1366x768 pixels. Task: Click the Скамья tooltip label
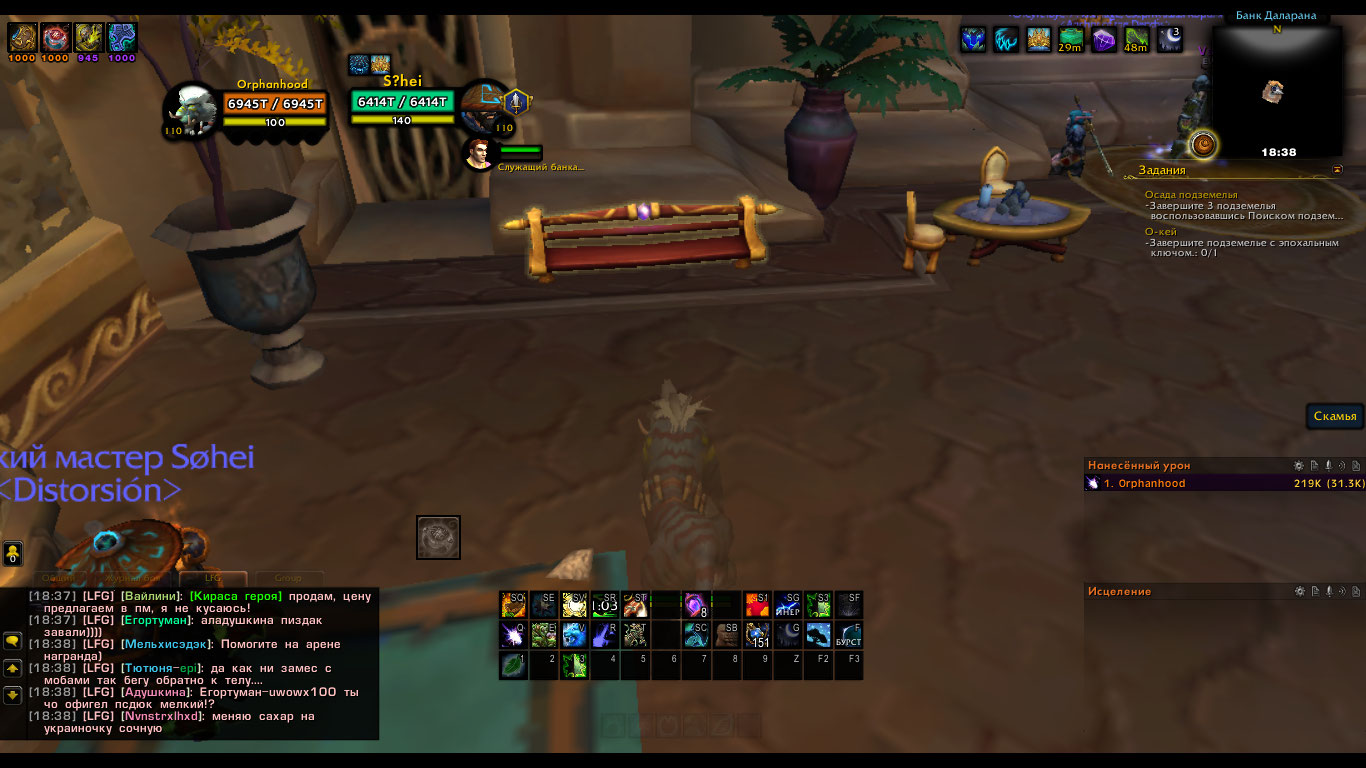pos(1335,416)
